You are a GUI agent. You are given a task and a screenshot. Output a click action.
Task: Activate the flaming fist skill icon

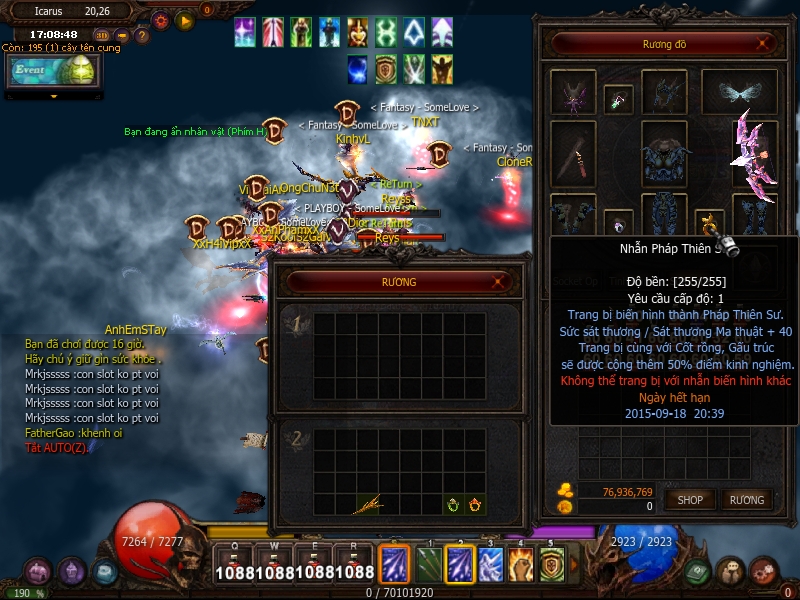point(519,564)
